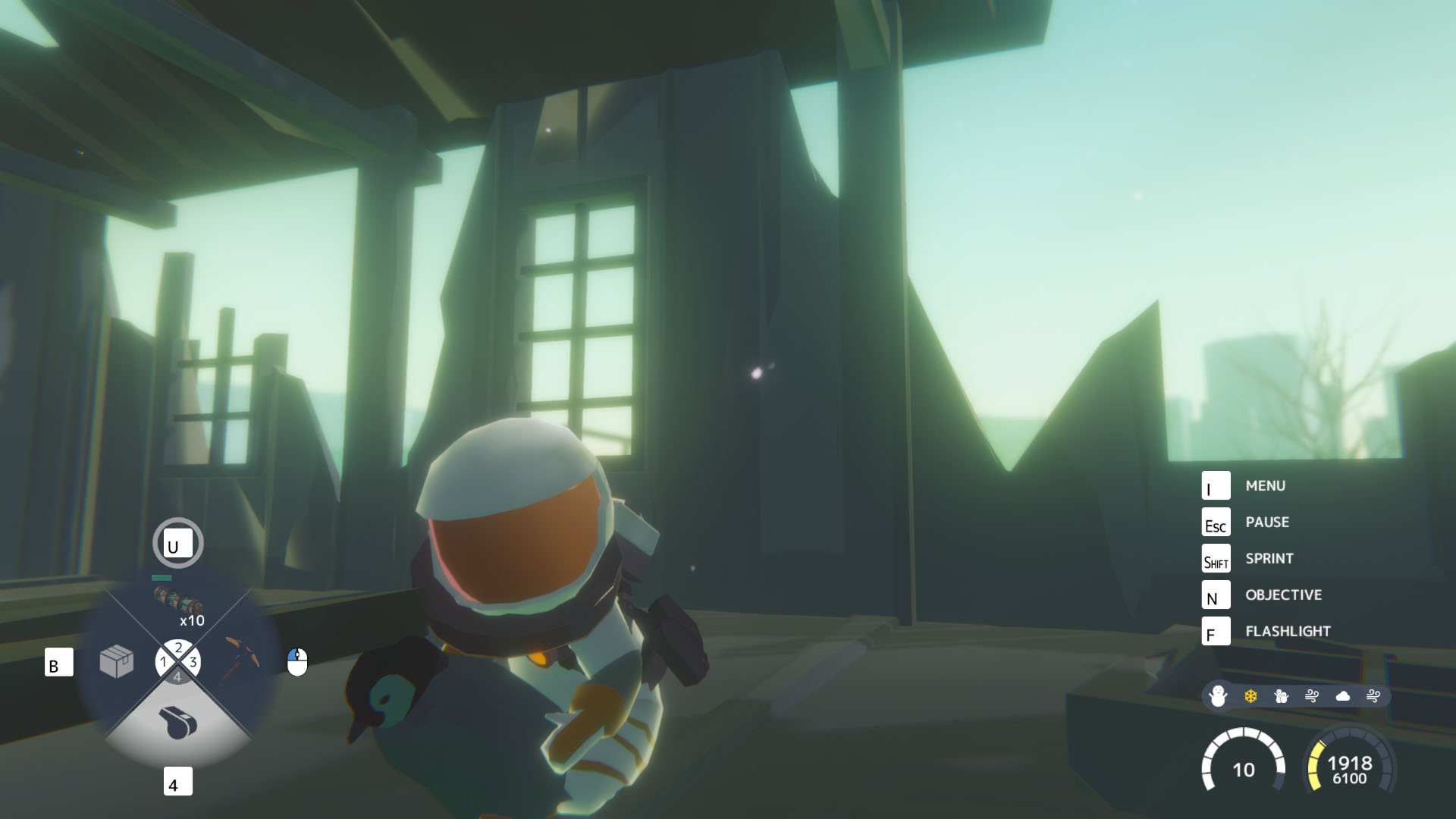Click the two-snowmen forecast icon
1456x819 pixels.
click(1282, 696)
